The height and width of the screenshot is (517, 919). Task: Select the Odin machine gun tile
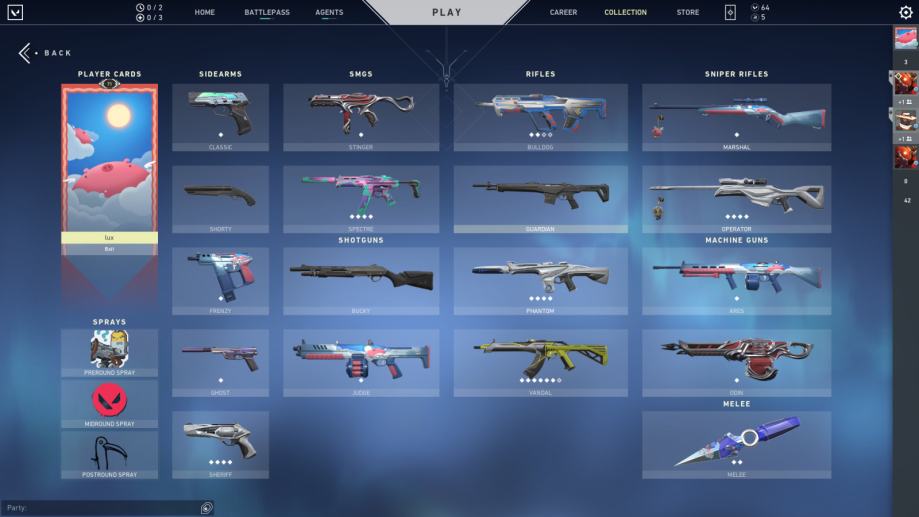[x=736, y=362]
